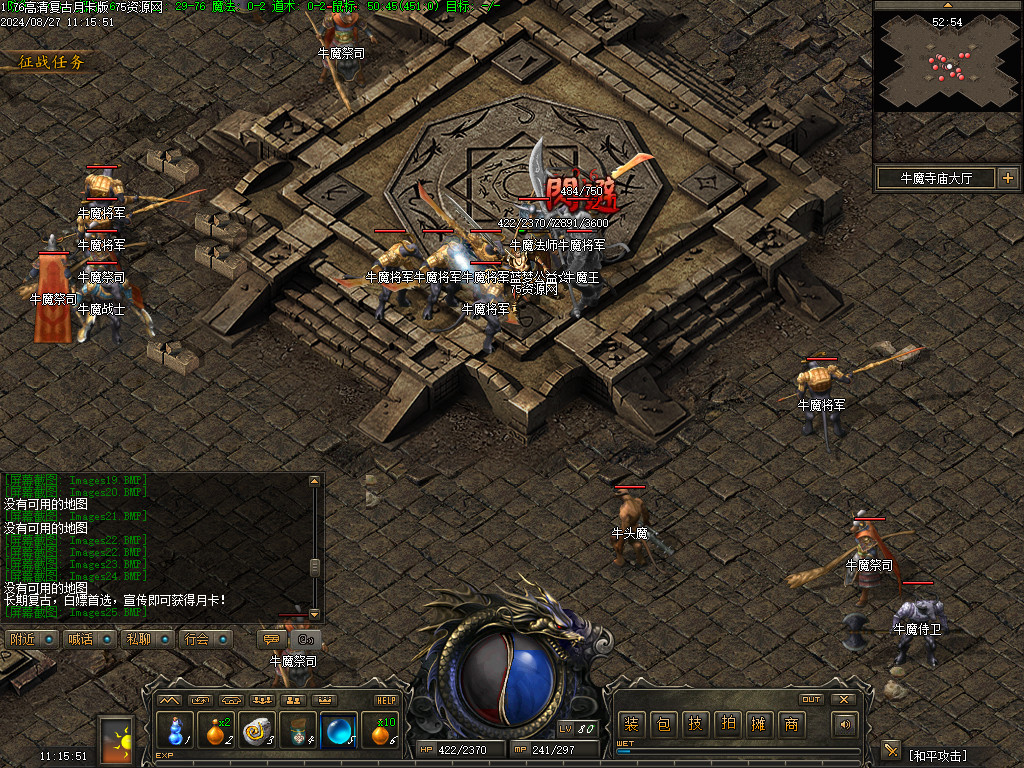Viewport: 1024px width, 768px height.
Task: Click the OUT logout button
Action: pos(811,699)
